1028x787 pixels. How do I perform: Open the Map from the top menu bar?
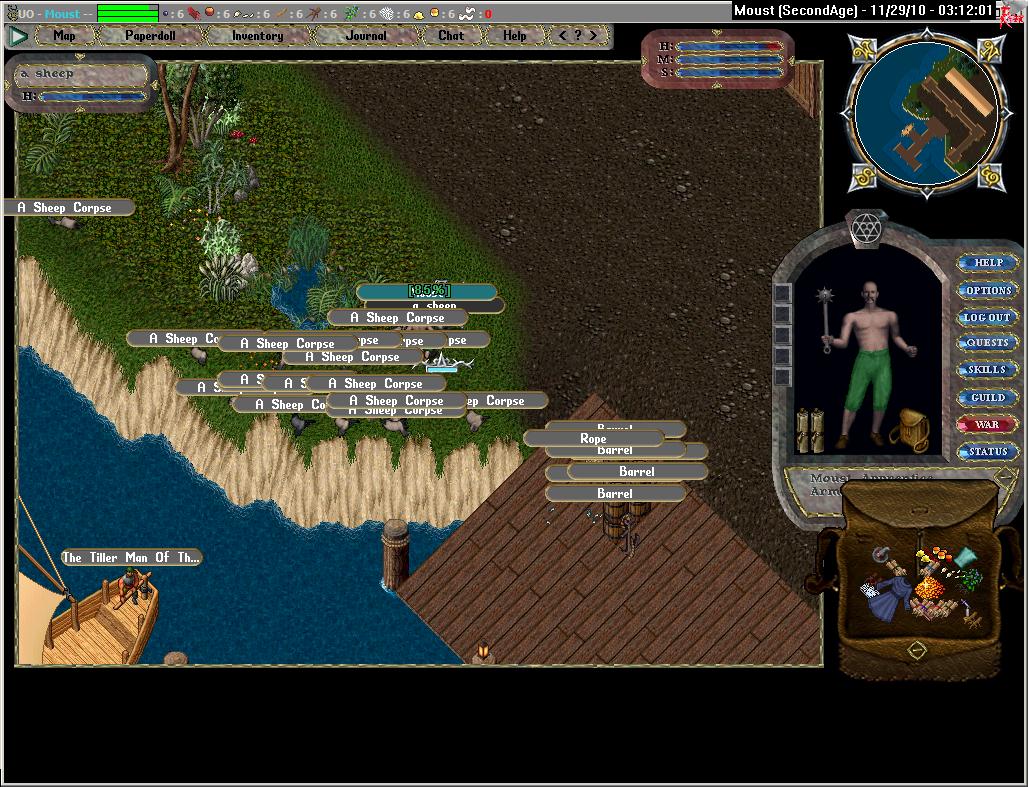pyautogui.click(x=65, y=36)
